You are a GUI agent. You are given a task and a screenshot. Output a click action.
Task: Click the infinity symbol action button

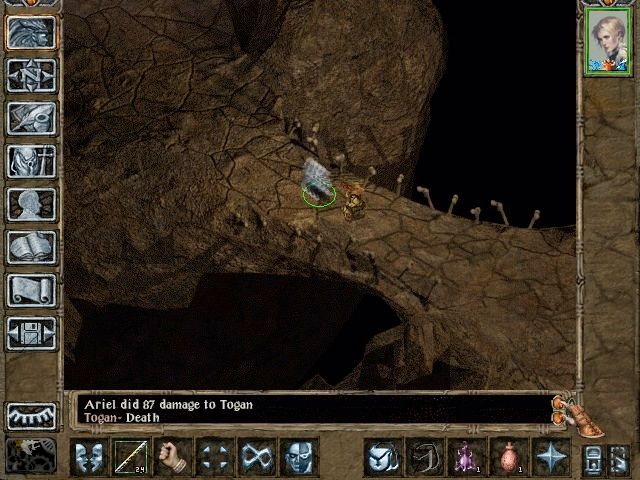coord(257,458)
